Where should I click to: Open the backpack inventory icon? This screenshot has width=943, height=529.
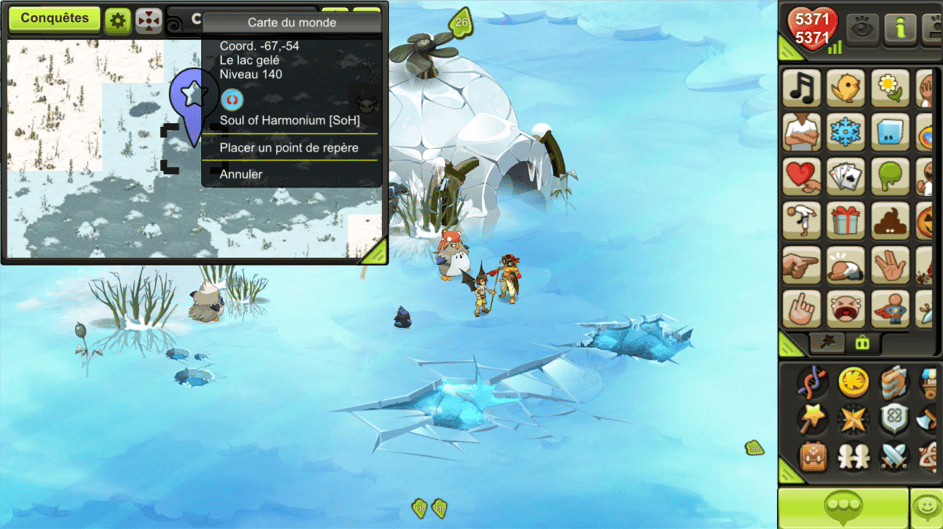click(x=813, y=457)
